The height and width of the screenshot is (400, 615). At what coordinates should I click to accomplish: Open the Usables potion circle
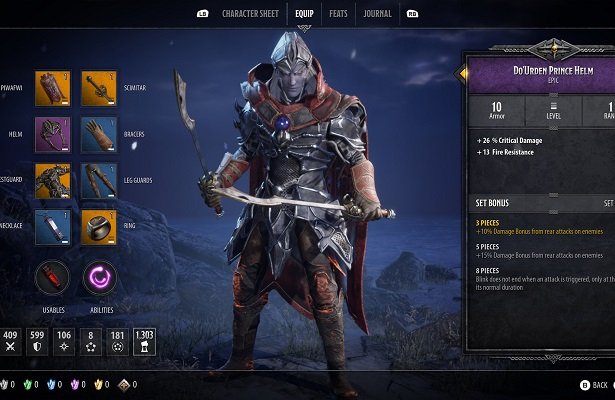tap(52, 277)
